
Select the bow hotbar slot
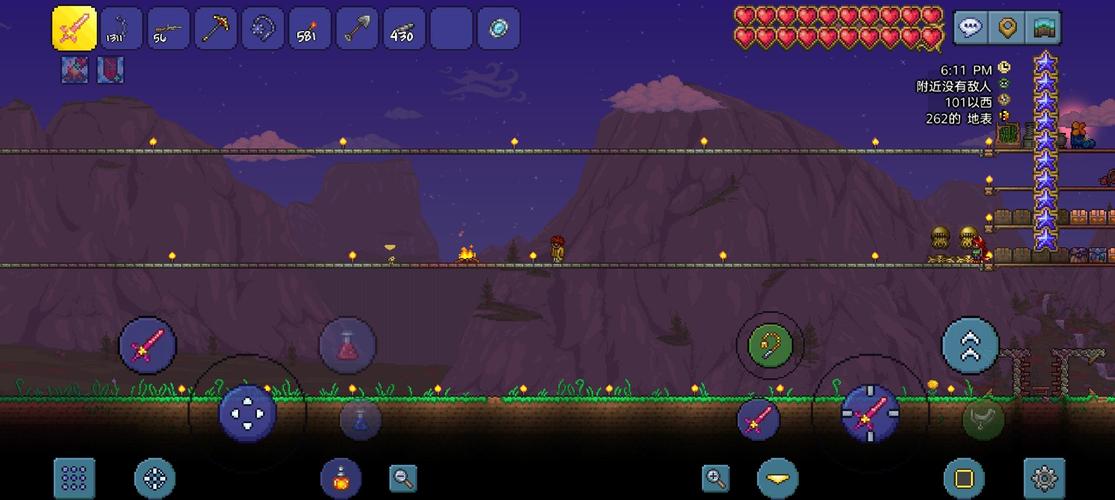pyautogui.click(x=120, y=28)
